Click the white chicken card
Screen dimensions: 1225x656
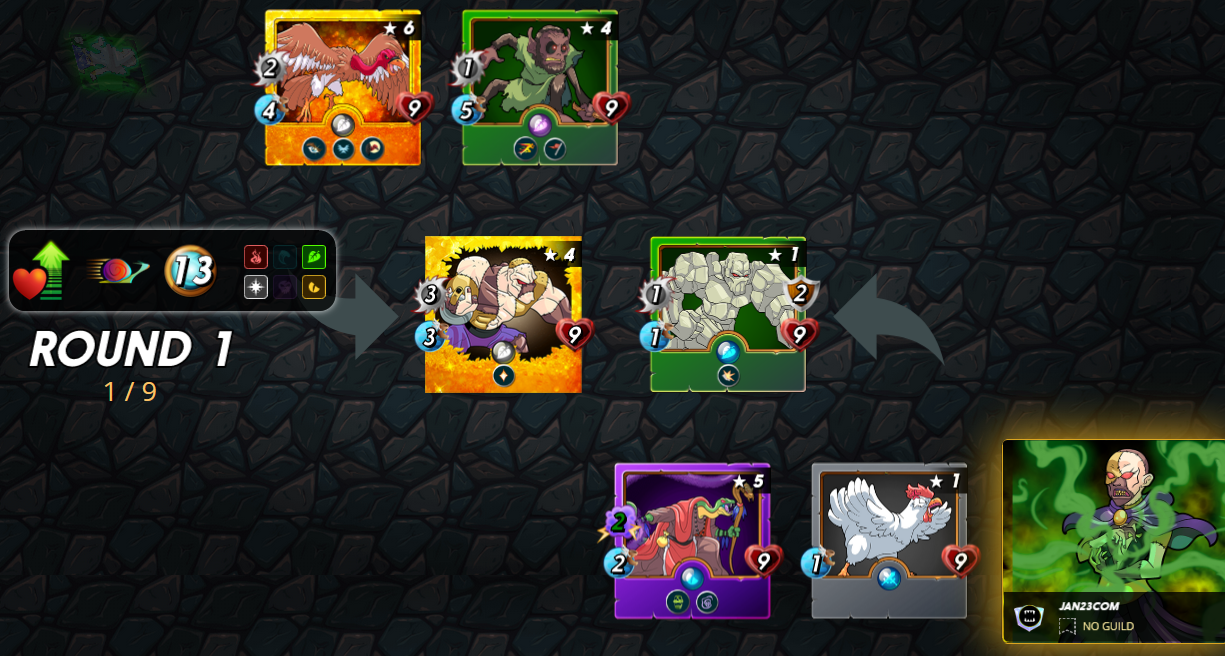pos(889,540)
